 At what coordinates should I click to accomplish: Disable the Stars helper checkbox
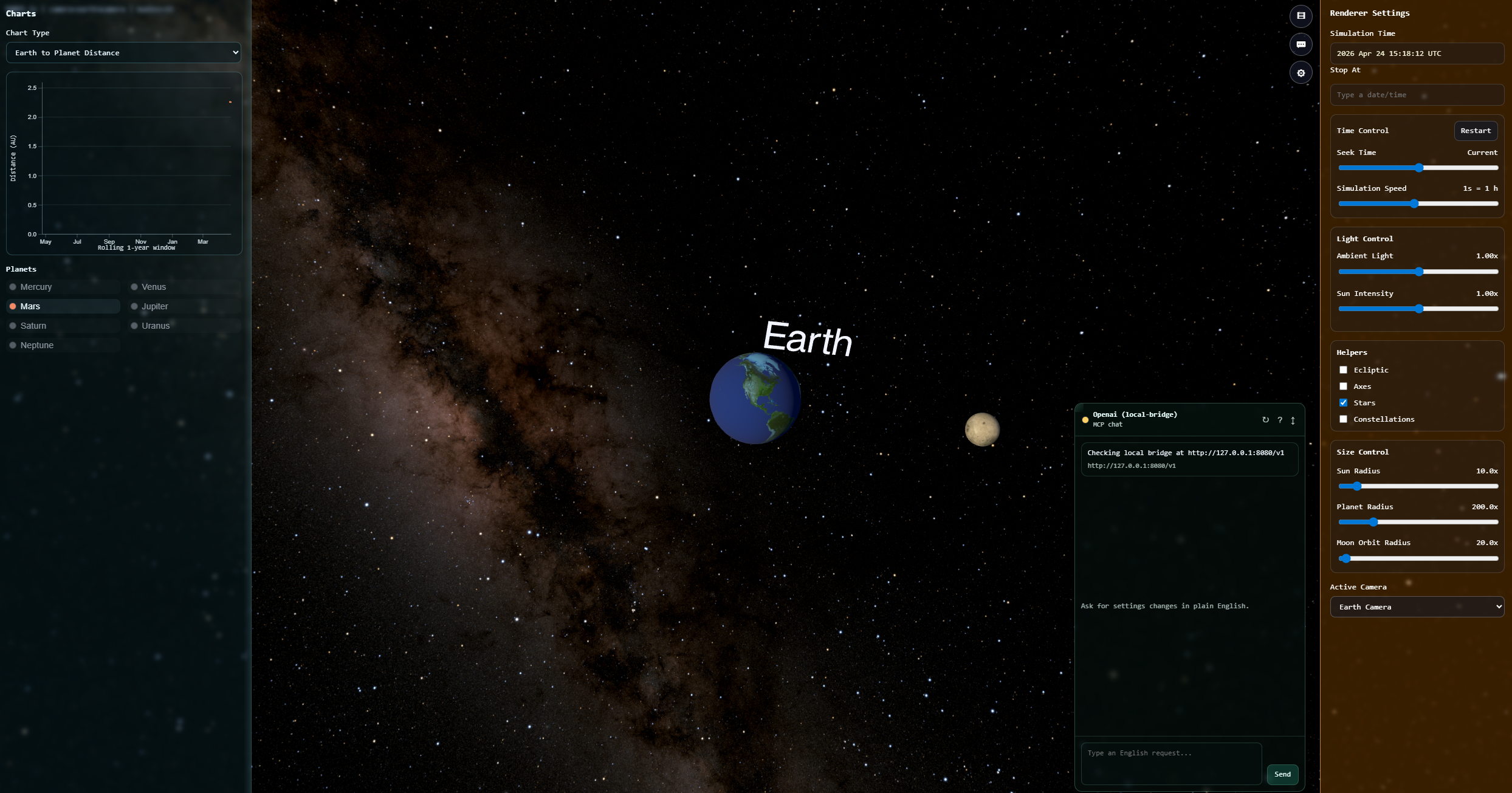[x=1344, y=402]
